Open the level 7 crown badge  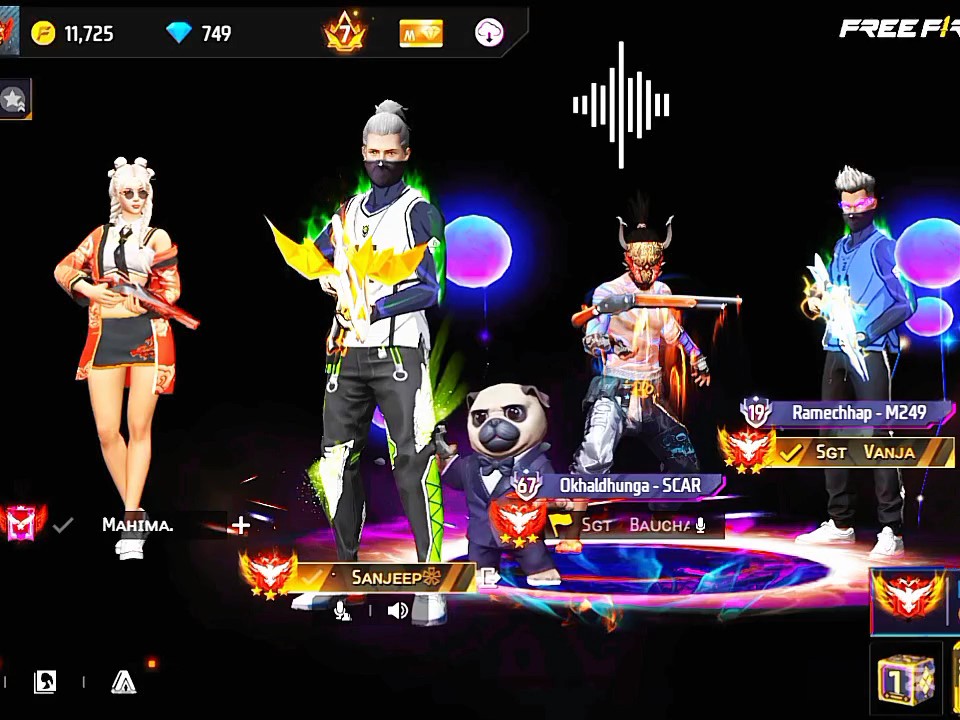345,33
